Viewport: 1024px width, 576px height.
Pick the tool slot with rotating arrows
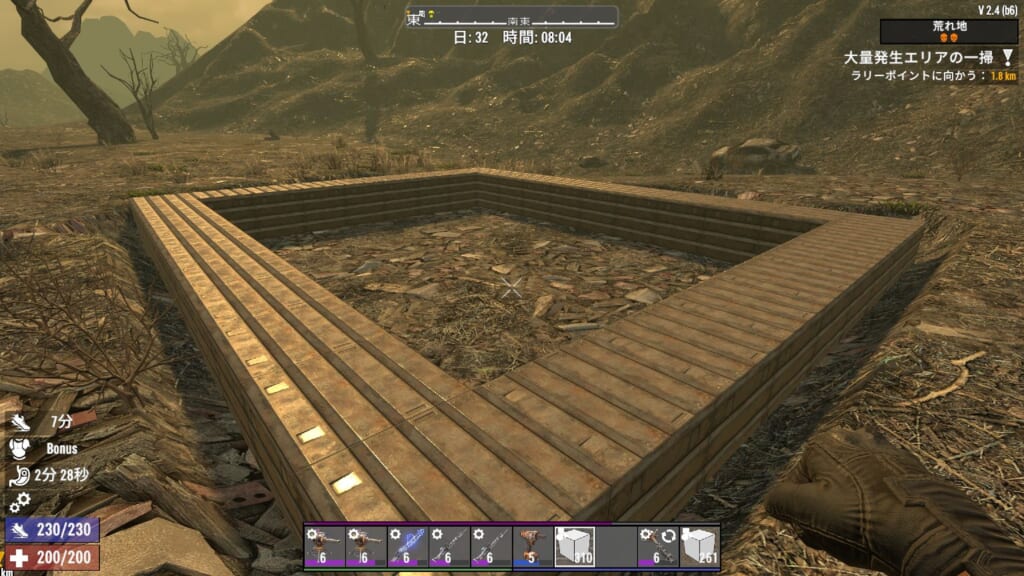coord(658,547)
